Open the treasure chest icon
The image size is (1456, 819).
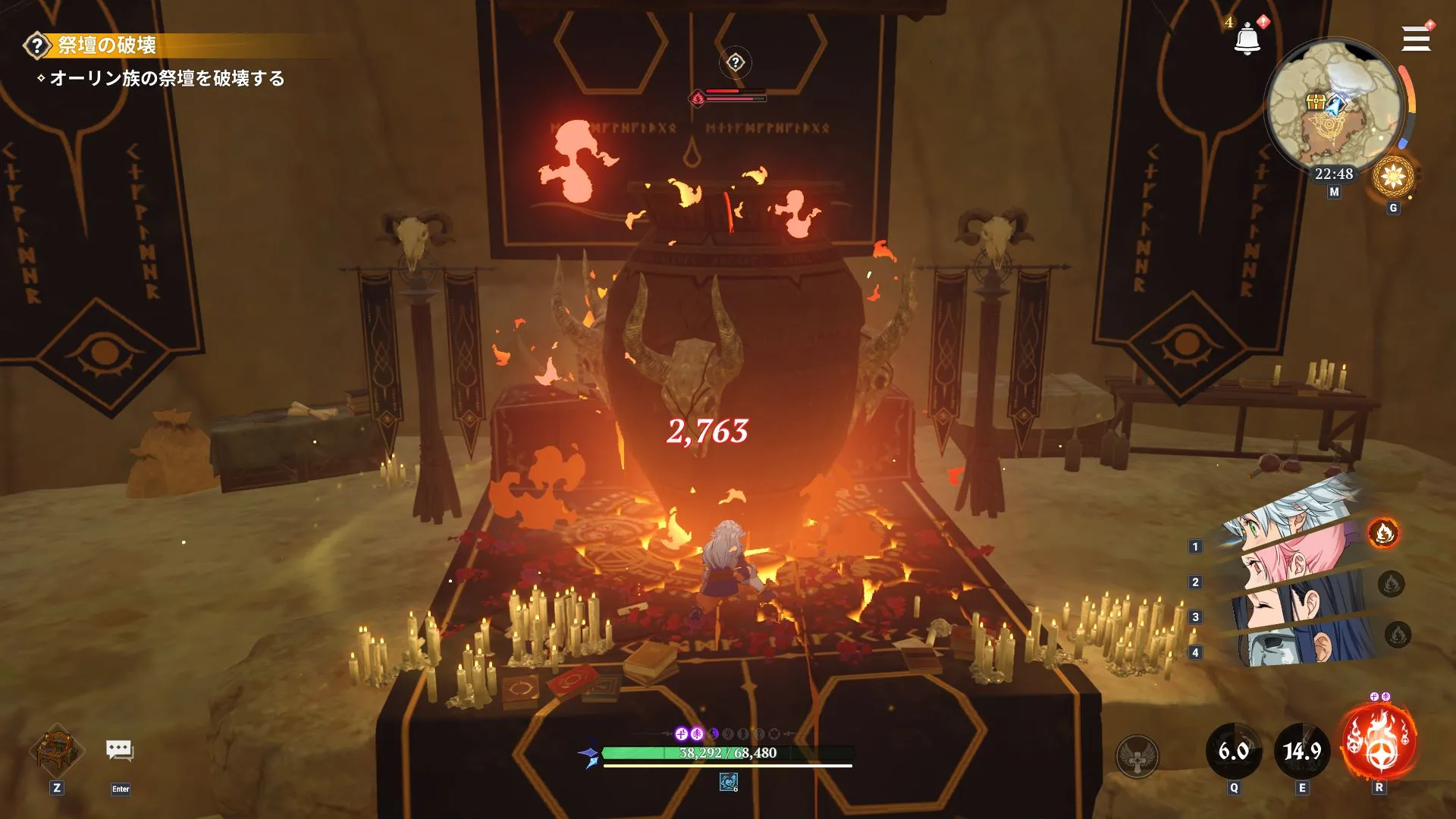(x=57, y=750)
